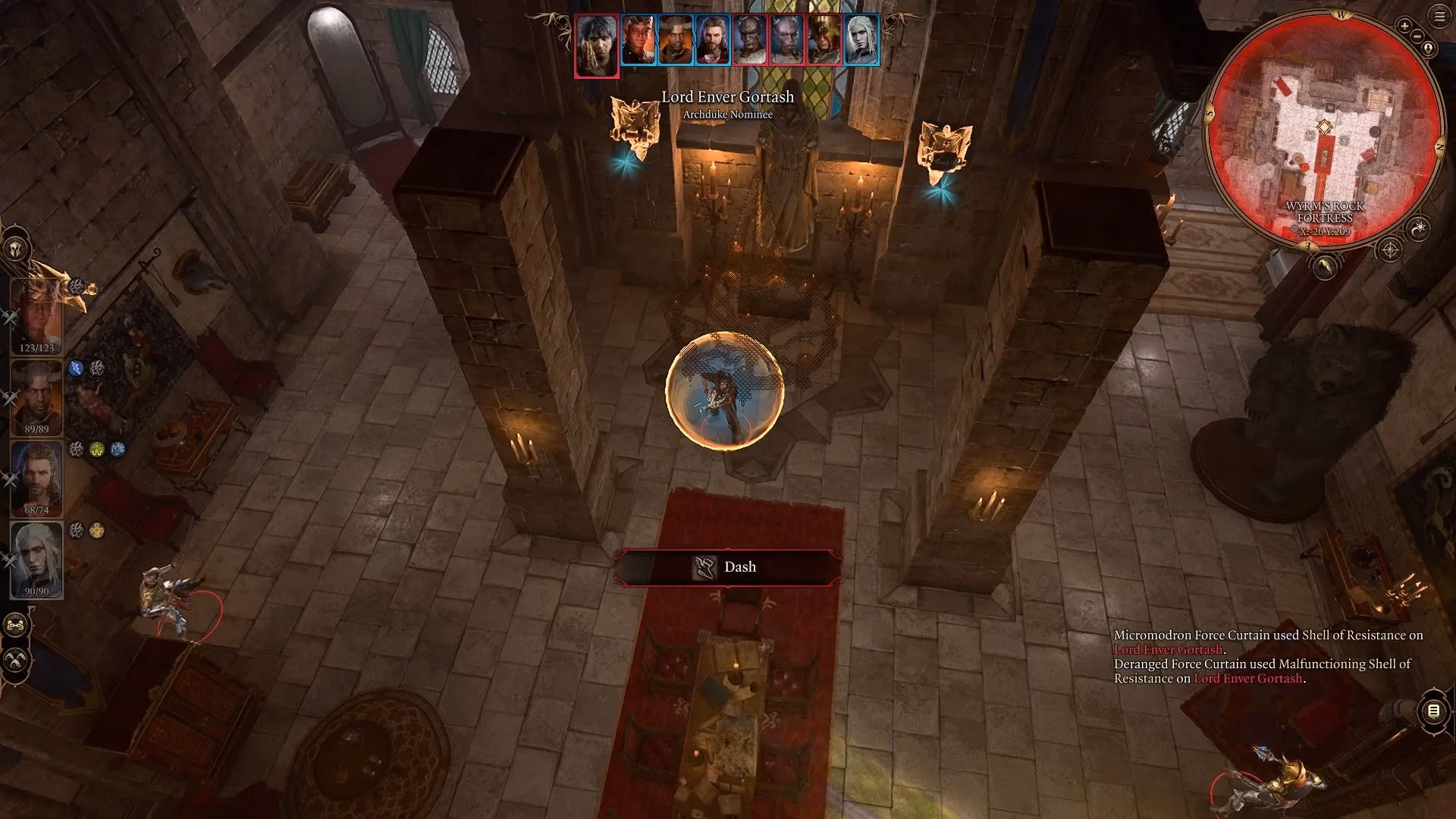1456x819 pixels.
Task: Click the yellow condition icon beside Astarion's portrait
Action: (x=96, y=529)
